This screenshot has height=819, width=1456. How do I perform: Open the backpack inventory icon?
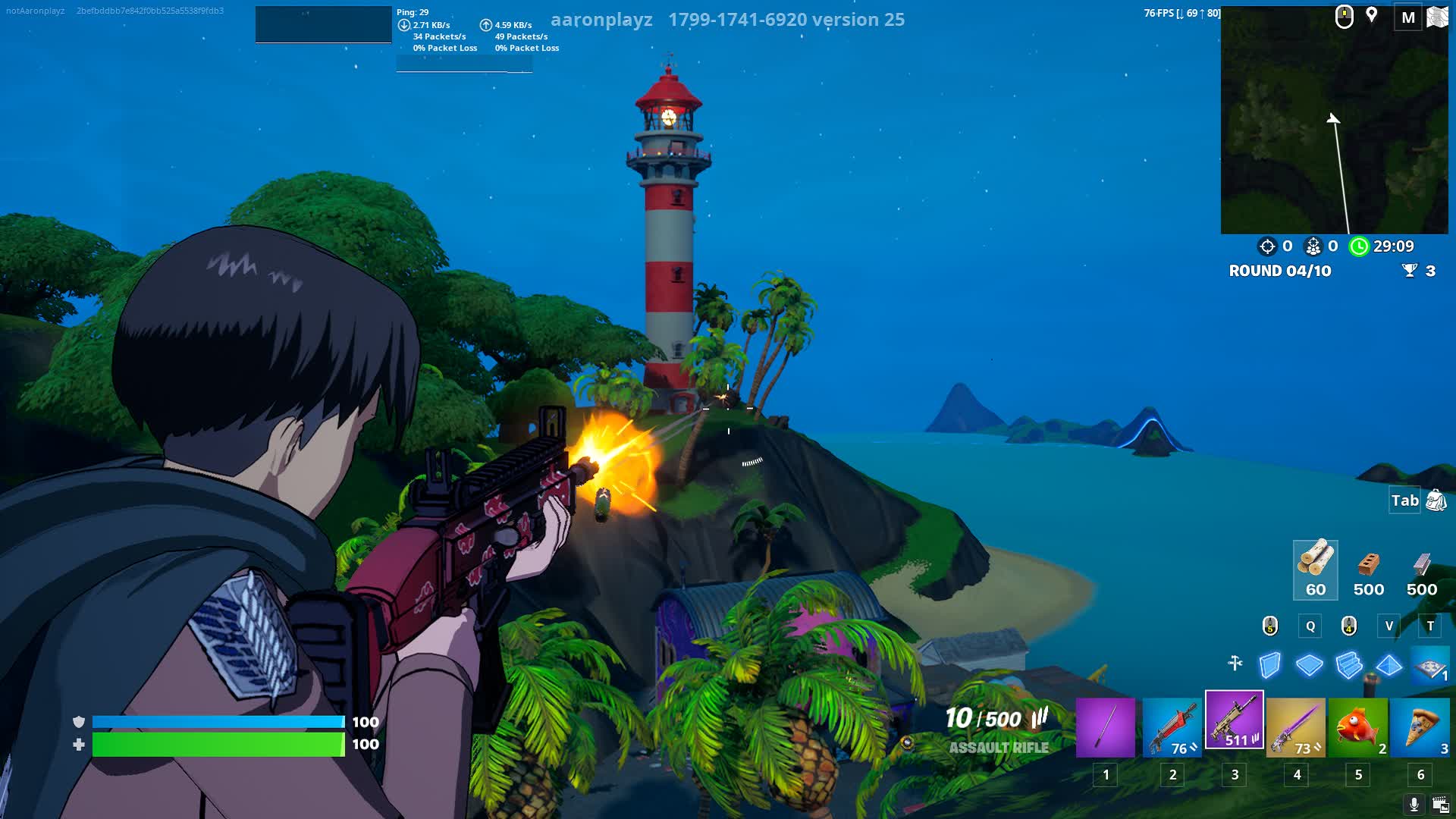pyautogui.click(x=1436, y=500)
